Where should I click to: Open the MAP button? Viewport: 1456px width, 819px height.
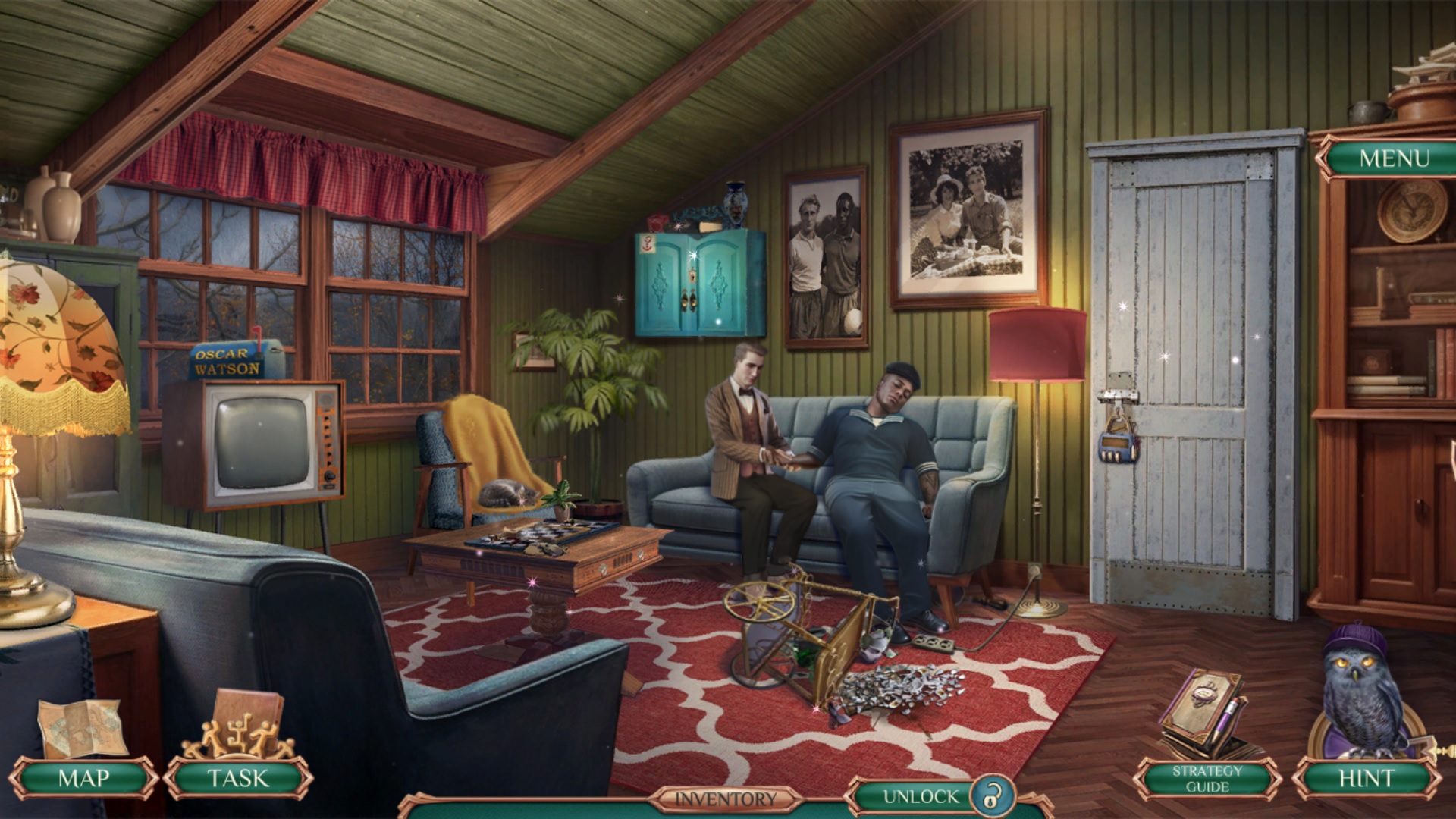click(x=83, y=778)
